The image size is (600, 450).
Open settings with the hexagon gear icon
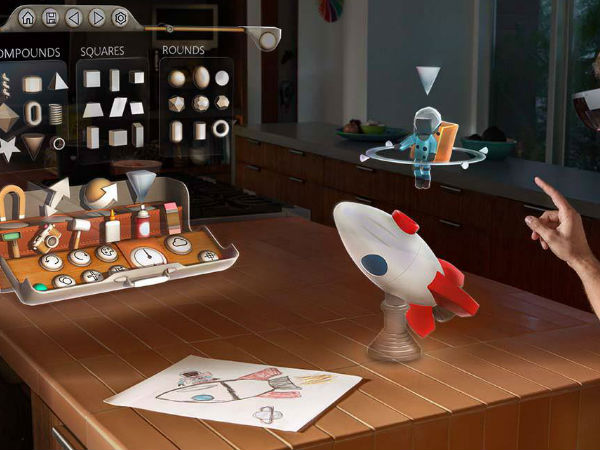click(119, 17)
